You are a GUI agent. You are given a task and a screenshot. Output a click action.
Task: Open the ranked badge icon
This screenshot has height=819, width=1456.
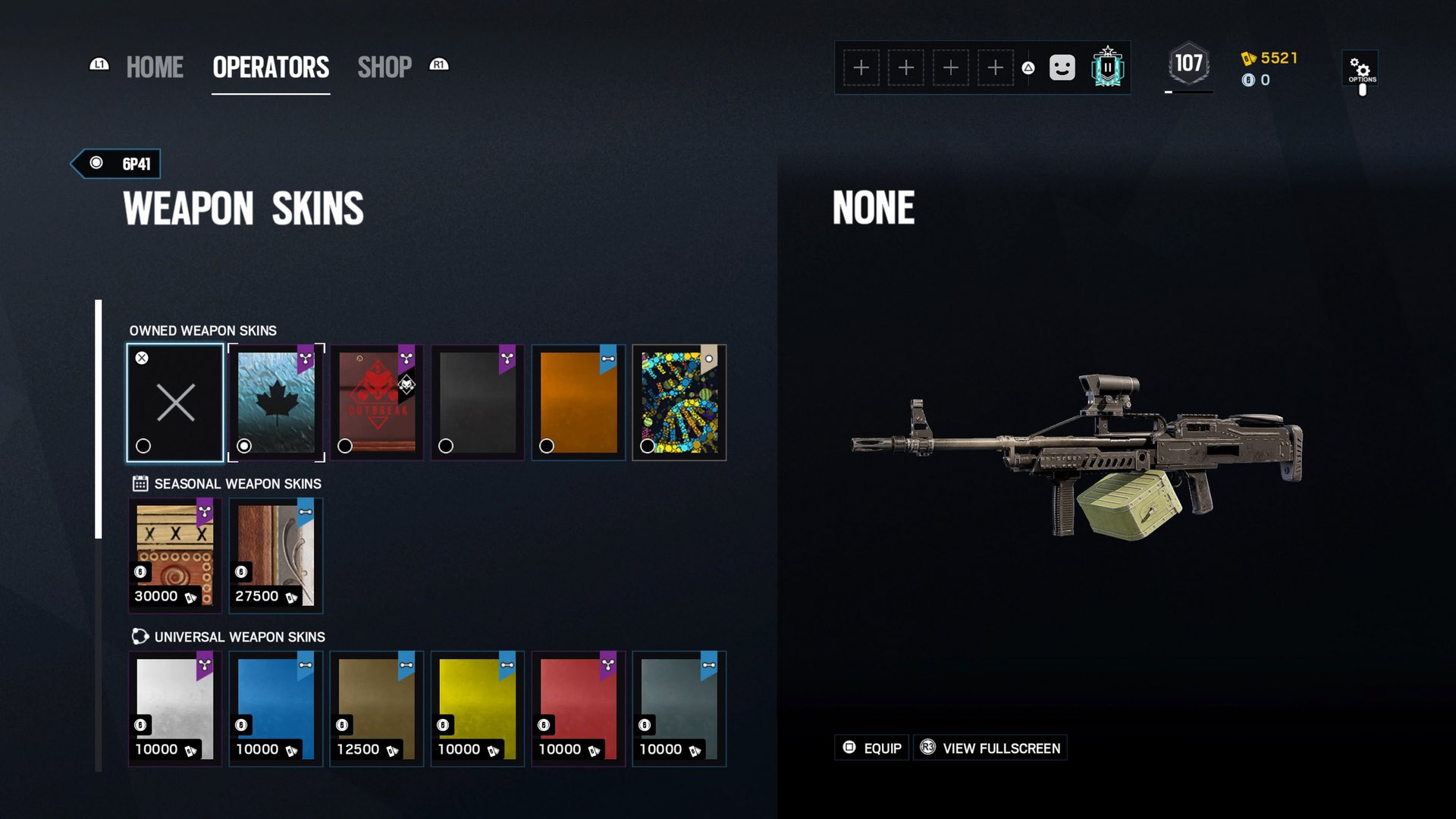(1106, 67)
